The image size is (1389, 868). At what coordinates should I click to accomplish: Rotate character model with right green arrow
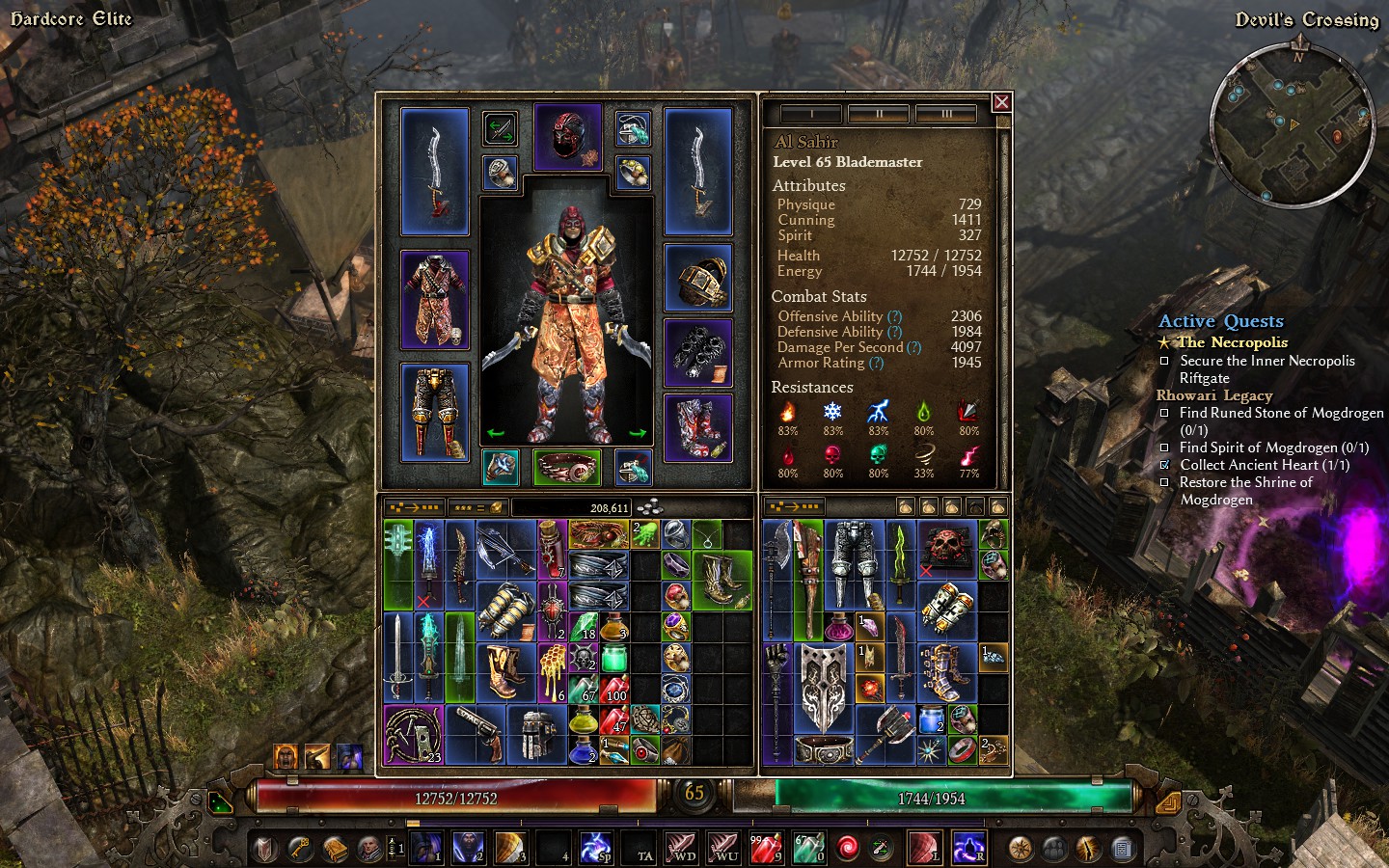[x=637, y=434]
